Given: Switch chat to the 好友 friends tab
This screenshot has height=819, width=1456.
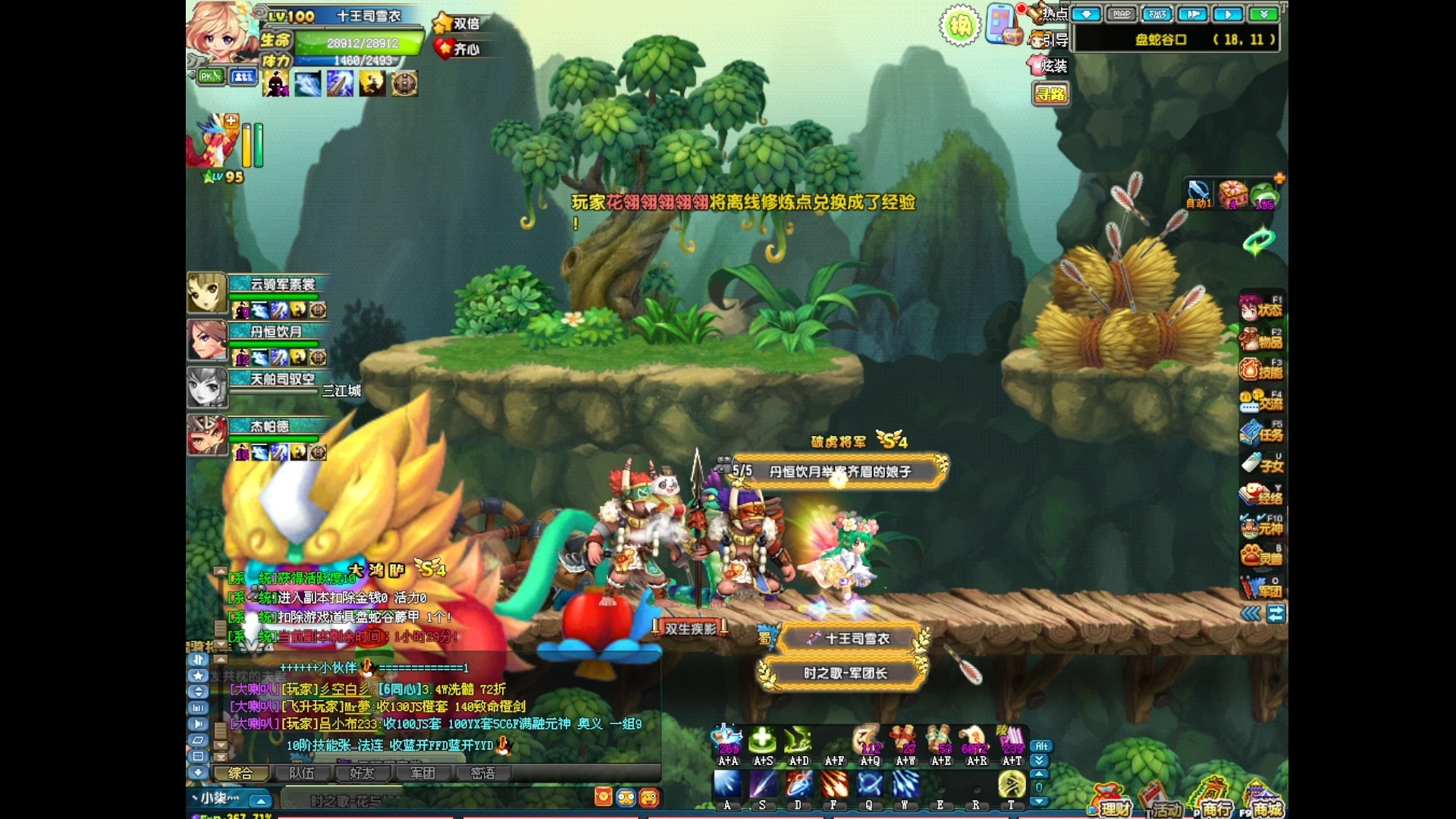Looking at the screenshot, I should click(362, 773).
